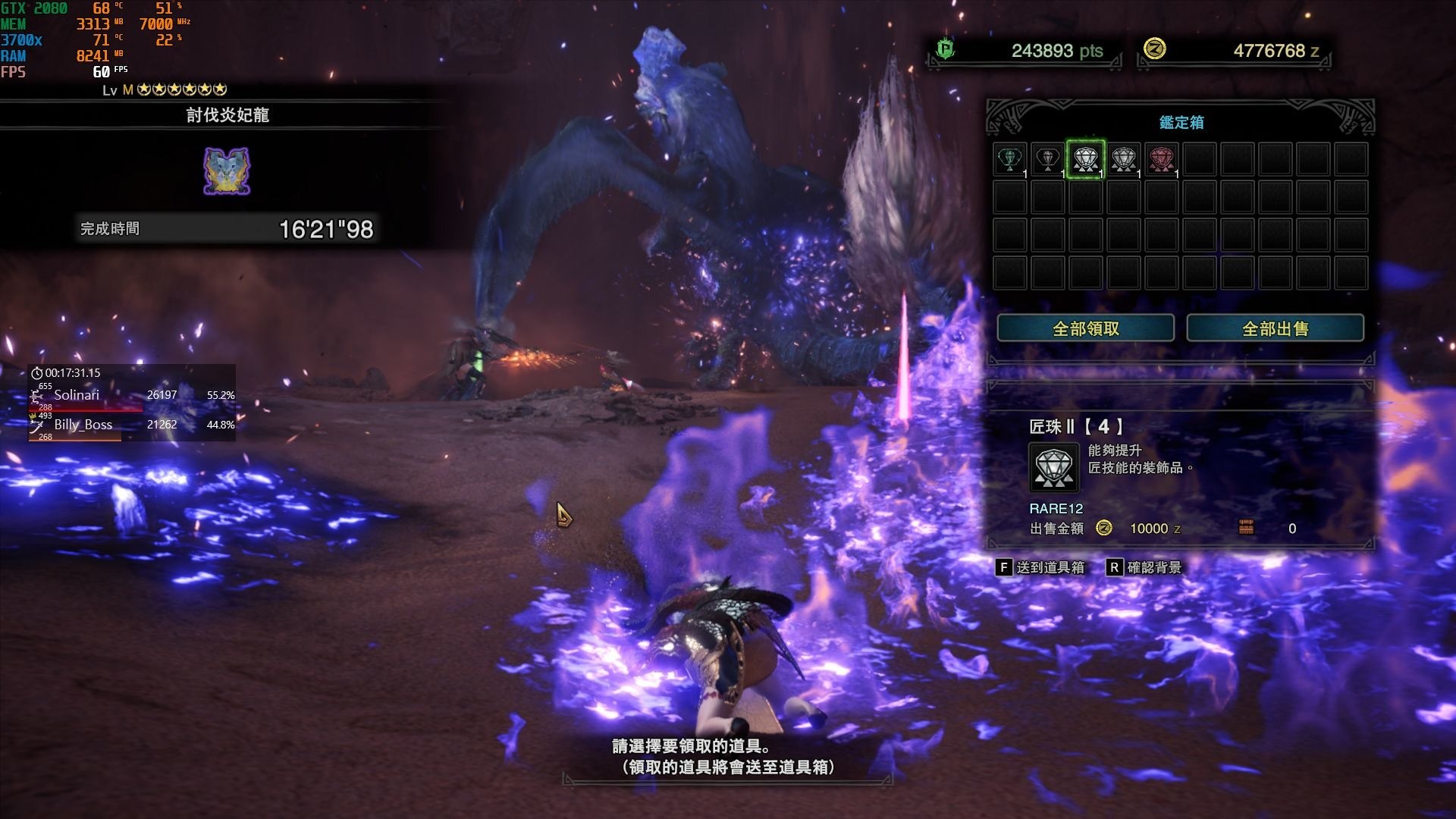
Task: Select the highlighted white 匠珠 jewel slot
Action: [x=1085, y=159]
